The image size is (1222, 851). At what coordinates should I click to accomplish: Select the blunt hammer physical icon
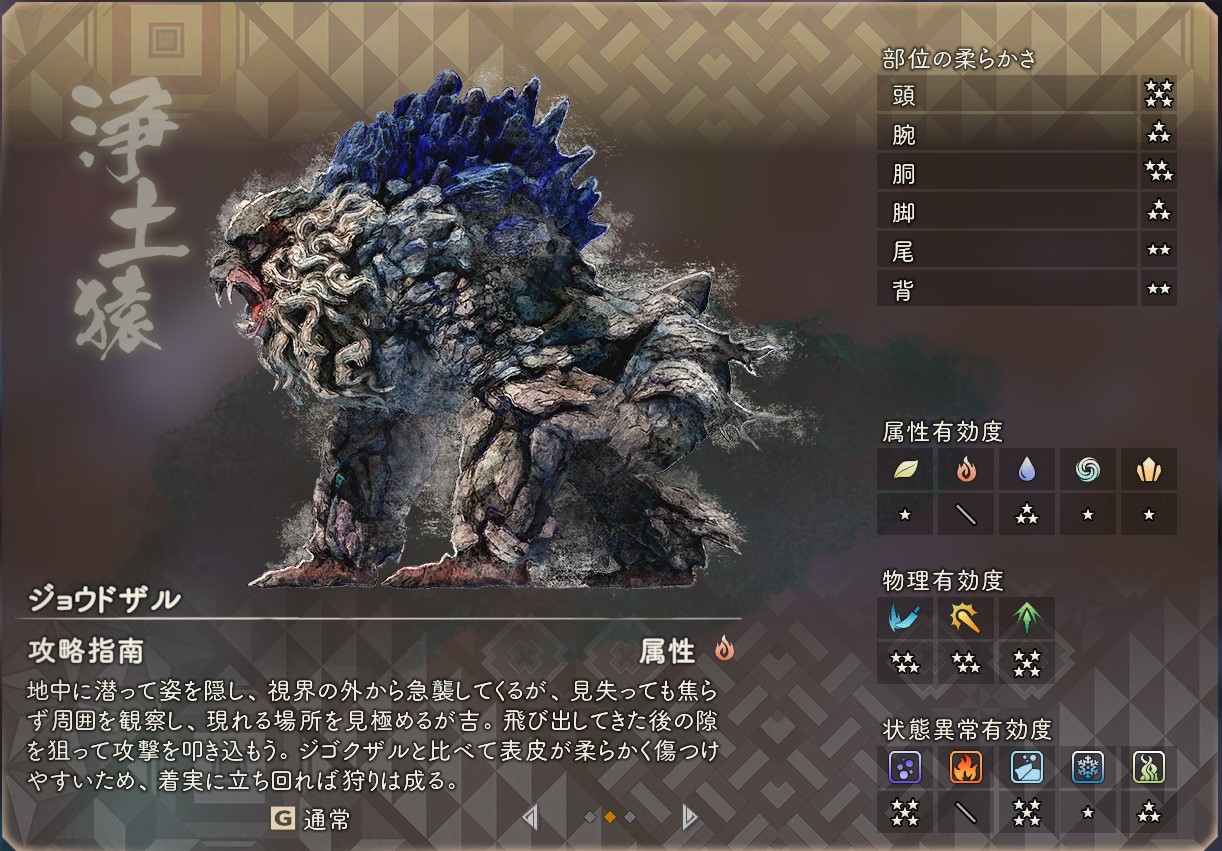(x=966, y=618)
